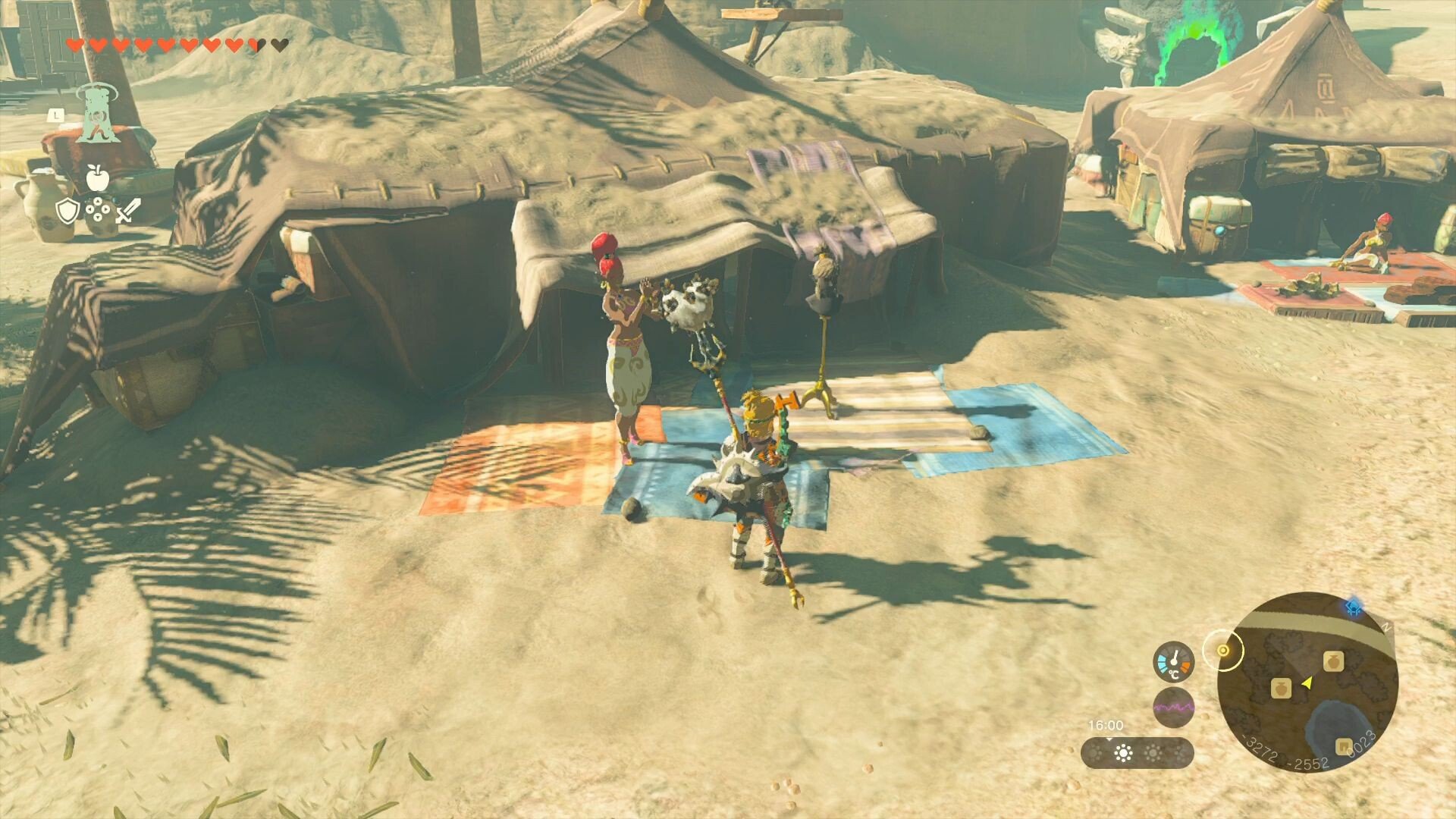Select the yellow objective marker beside the minimap

(1222, 651)
